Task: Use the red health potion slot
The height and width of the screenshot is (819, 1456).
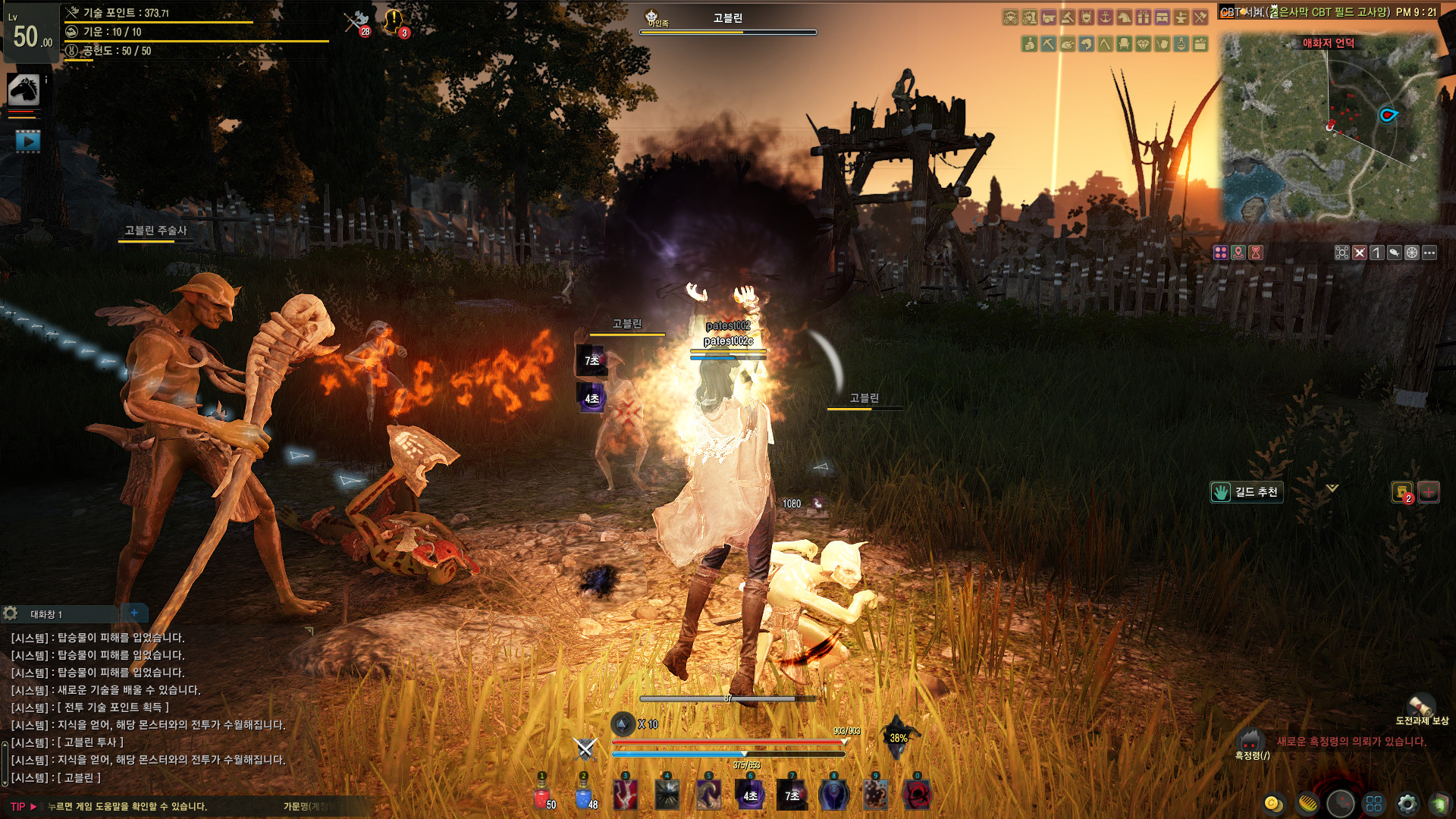Action: click(x=542, y=796)
